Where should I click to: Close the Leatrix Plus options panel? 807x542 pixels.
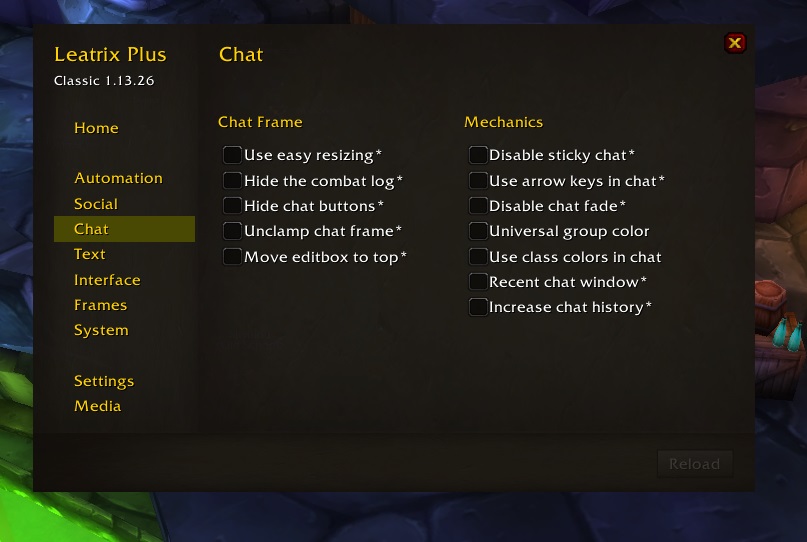pos(735,43)
